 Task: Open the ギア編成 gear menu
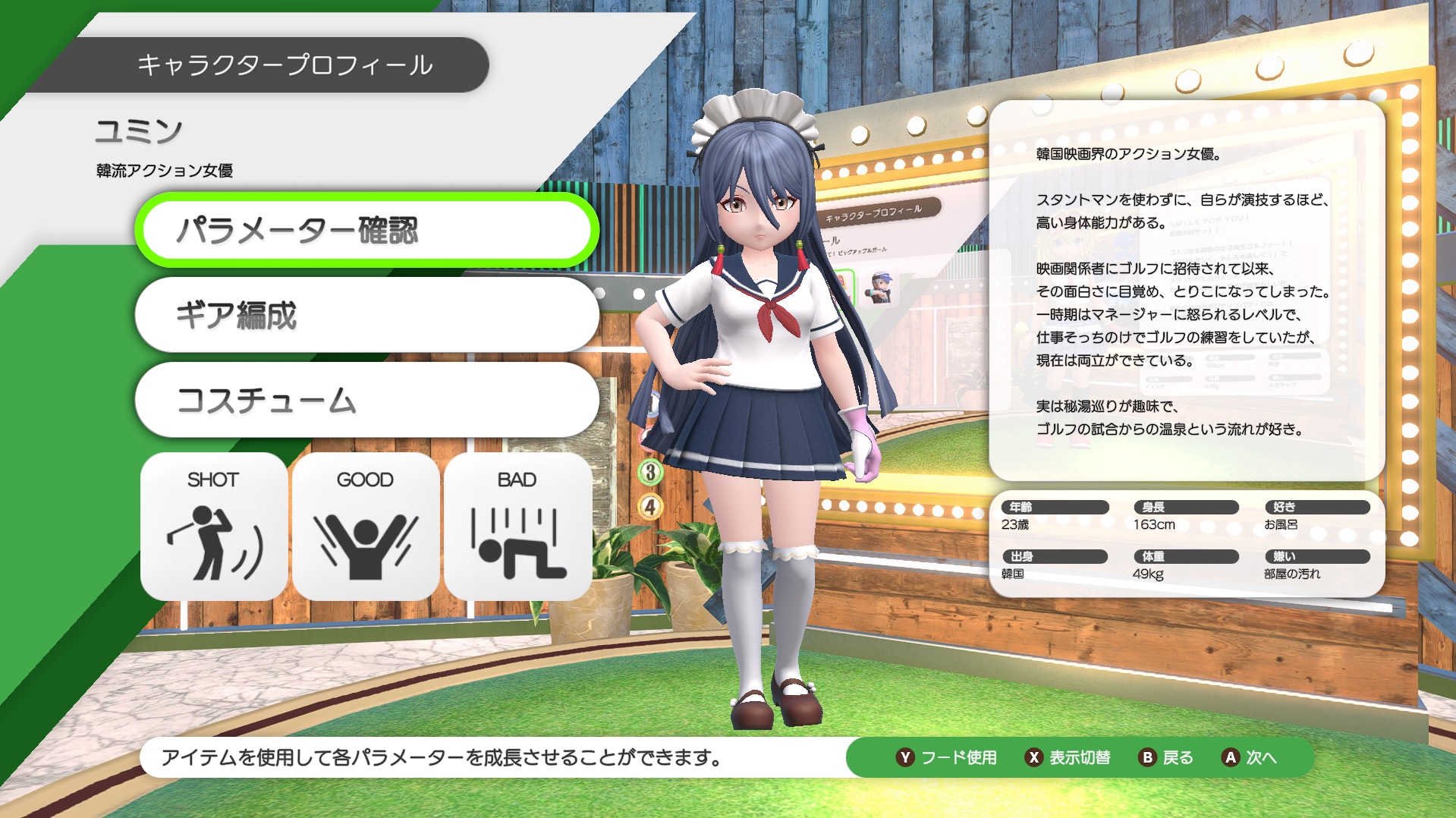tap(366, 315)
